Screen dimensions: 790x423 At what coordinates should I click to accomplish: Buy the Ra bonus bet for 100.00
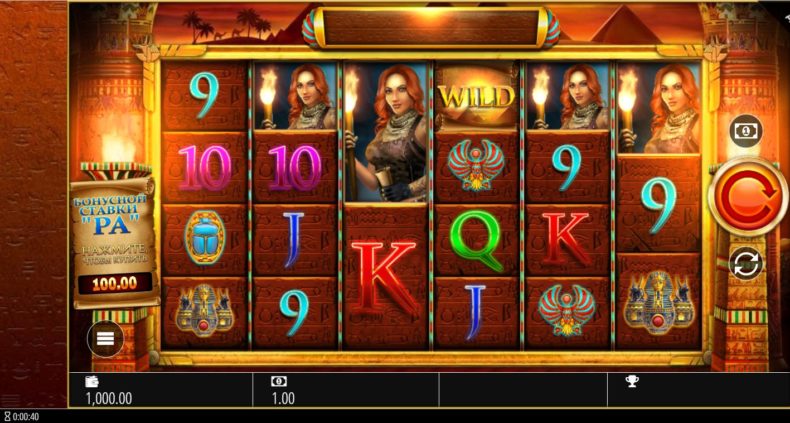[115, 283]
